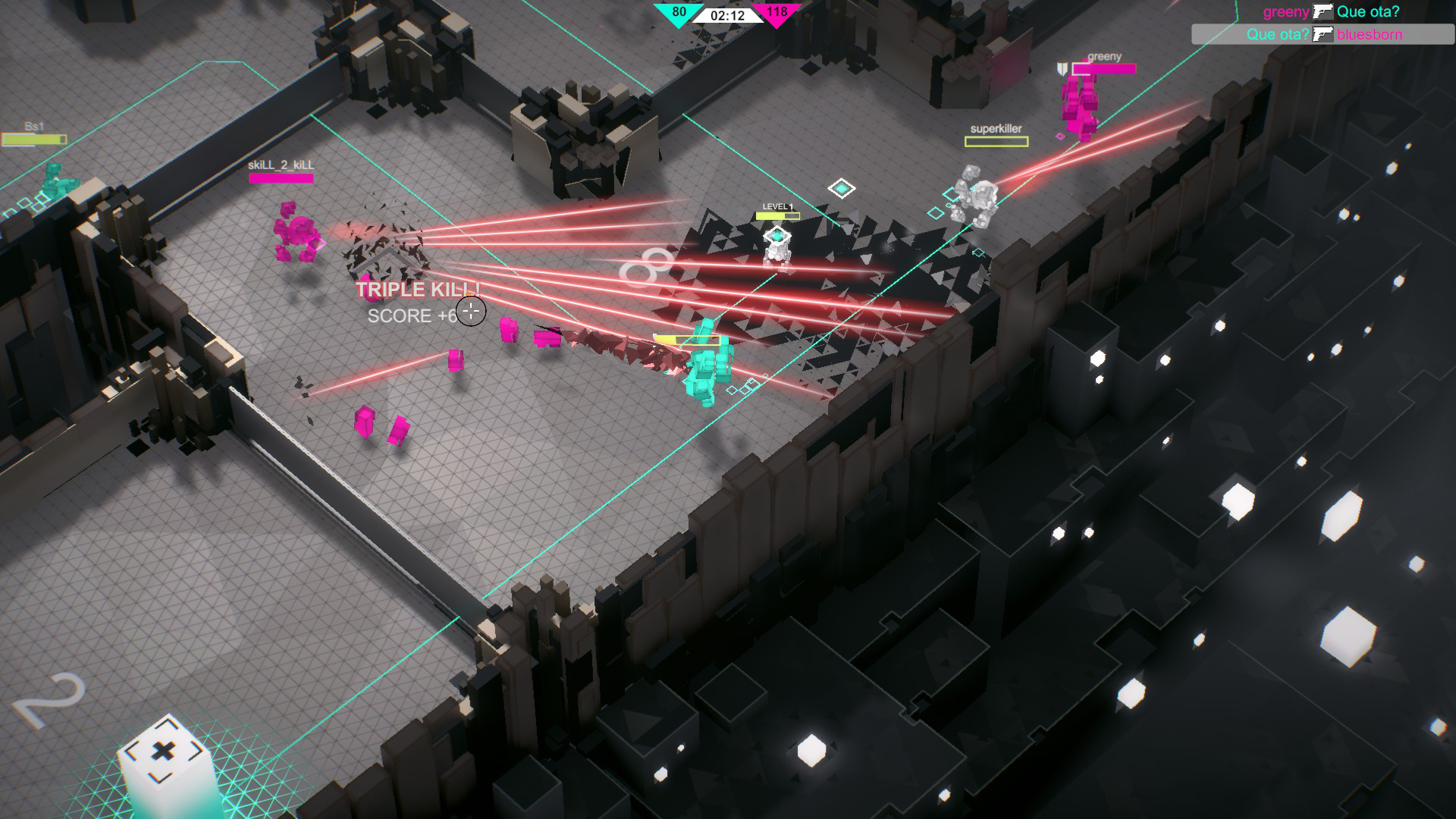Screen dimensions: 1456x819
Task: Click greeny's name in the kill feed
Action: pos(1286,12)
